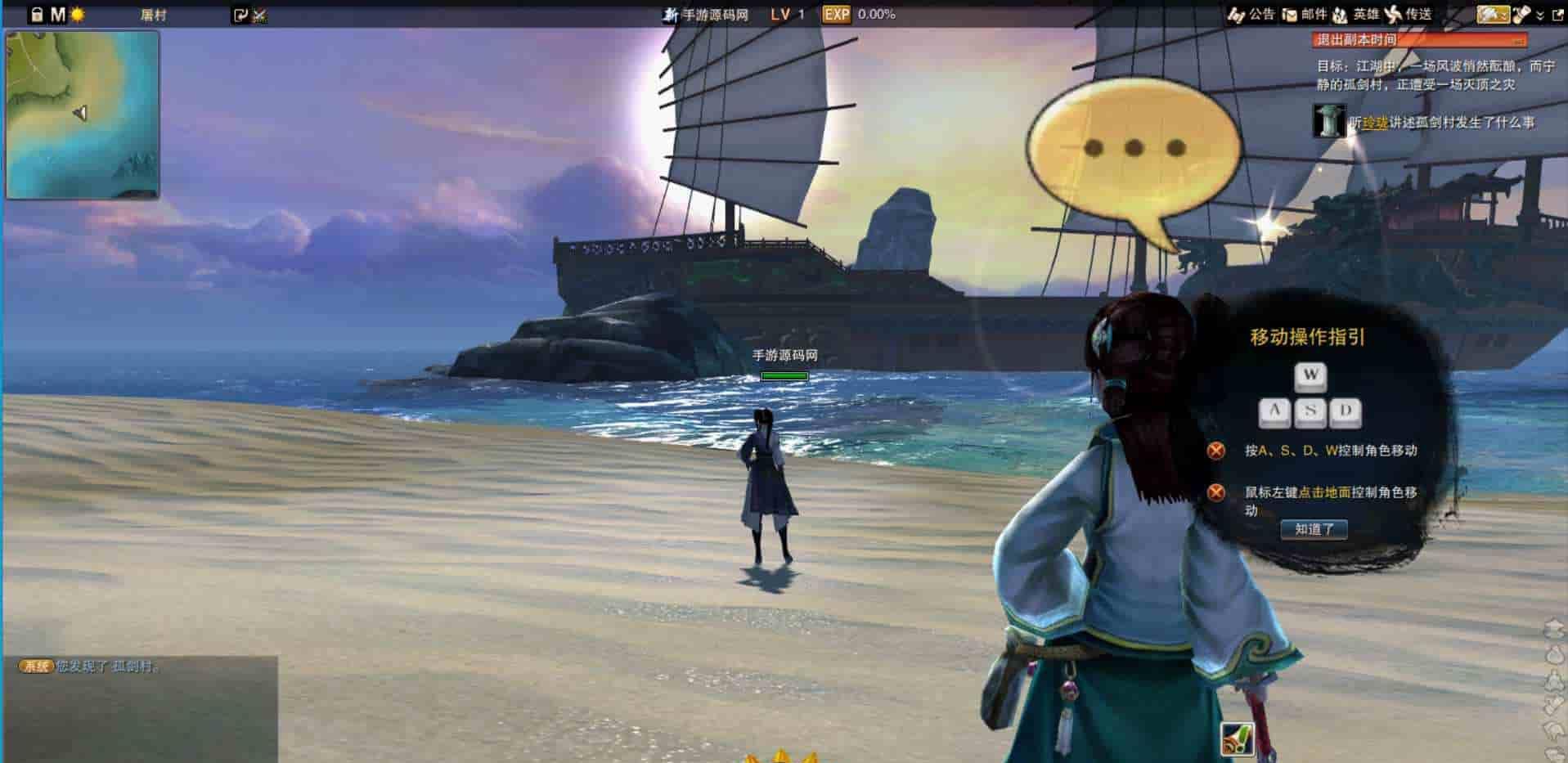Click the crossed swords icon in top bar

[260, 15]
